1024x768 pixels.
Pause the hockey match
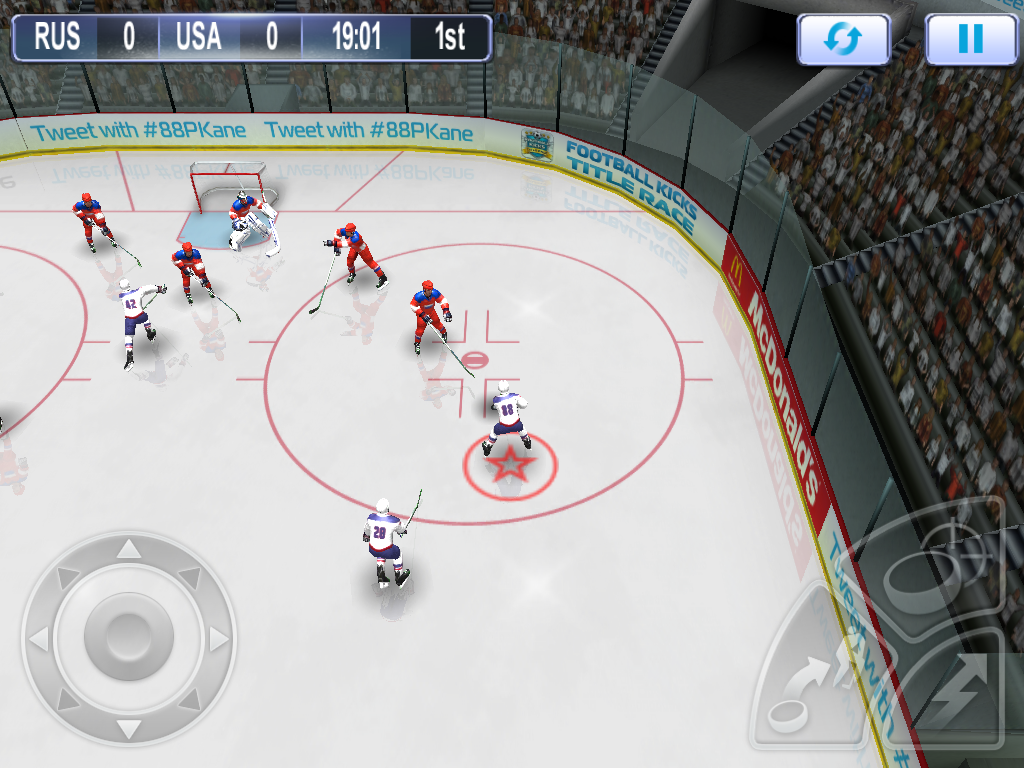(x=970, y=40)
